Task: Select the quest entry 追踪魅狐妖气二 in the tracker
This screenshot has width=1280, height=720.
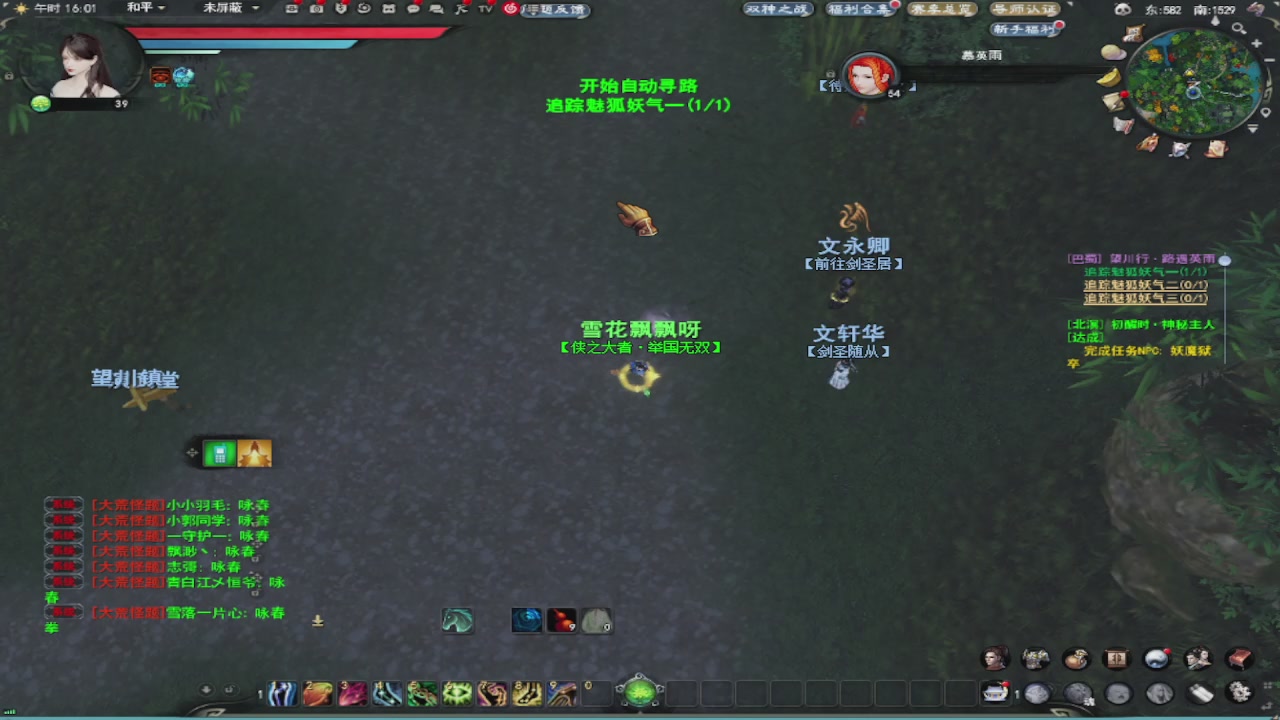Action: click(1145, 285)
